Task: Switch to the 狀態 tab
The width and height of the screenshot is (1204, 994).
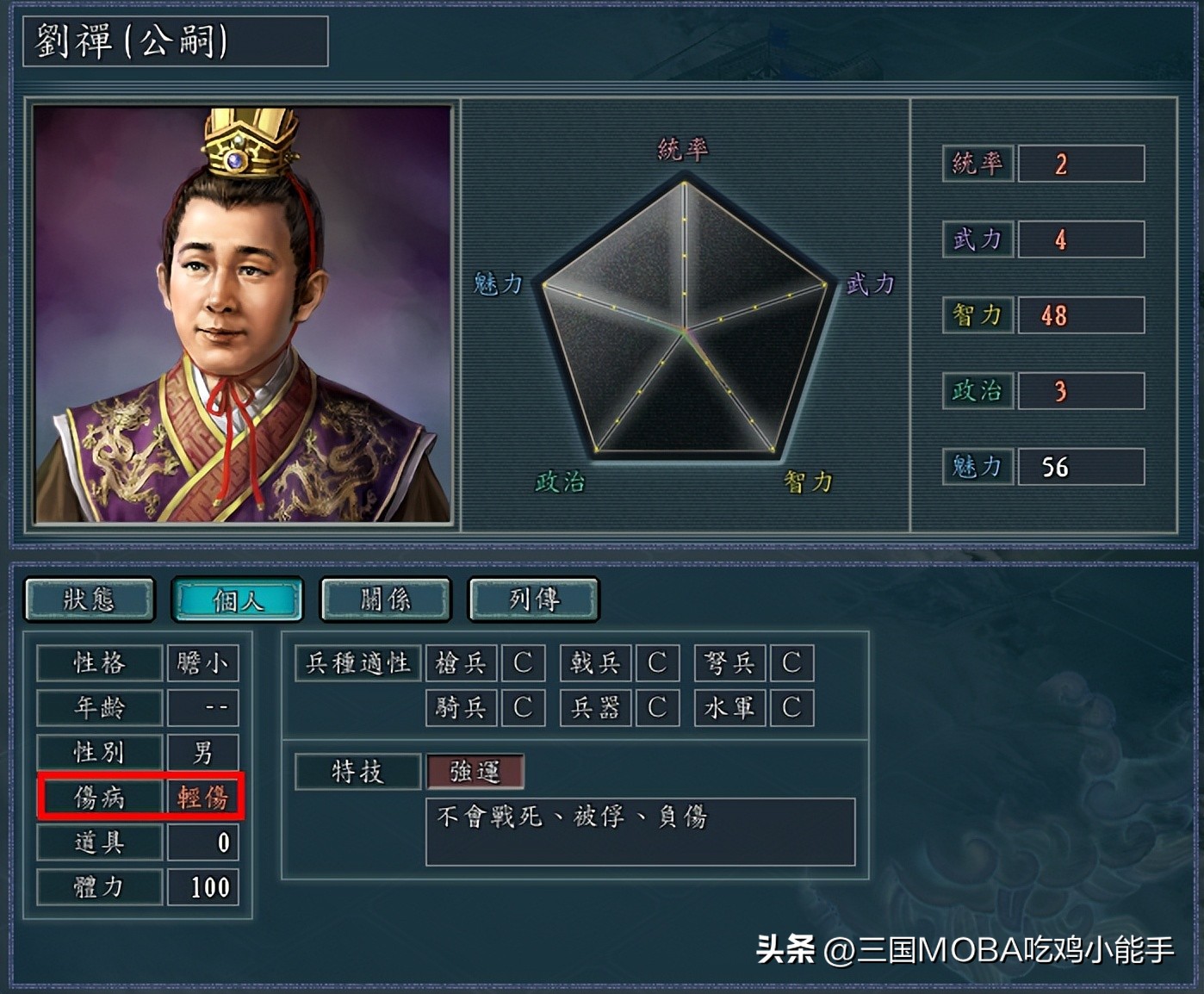Action: click(x=89, y=599)
